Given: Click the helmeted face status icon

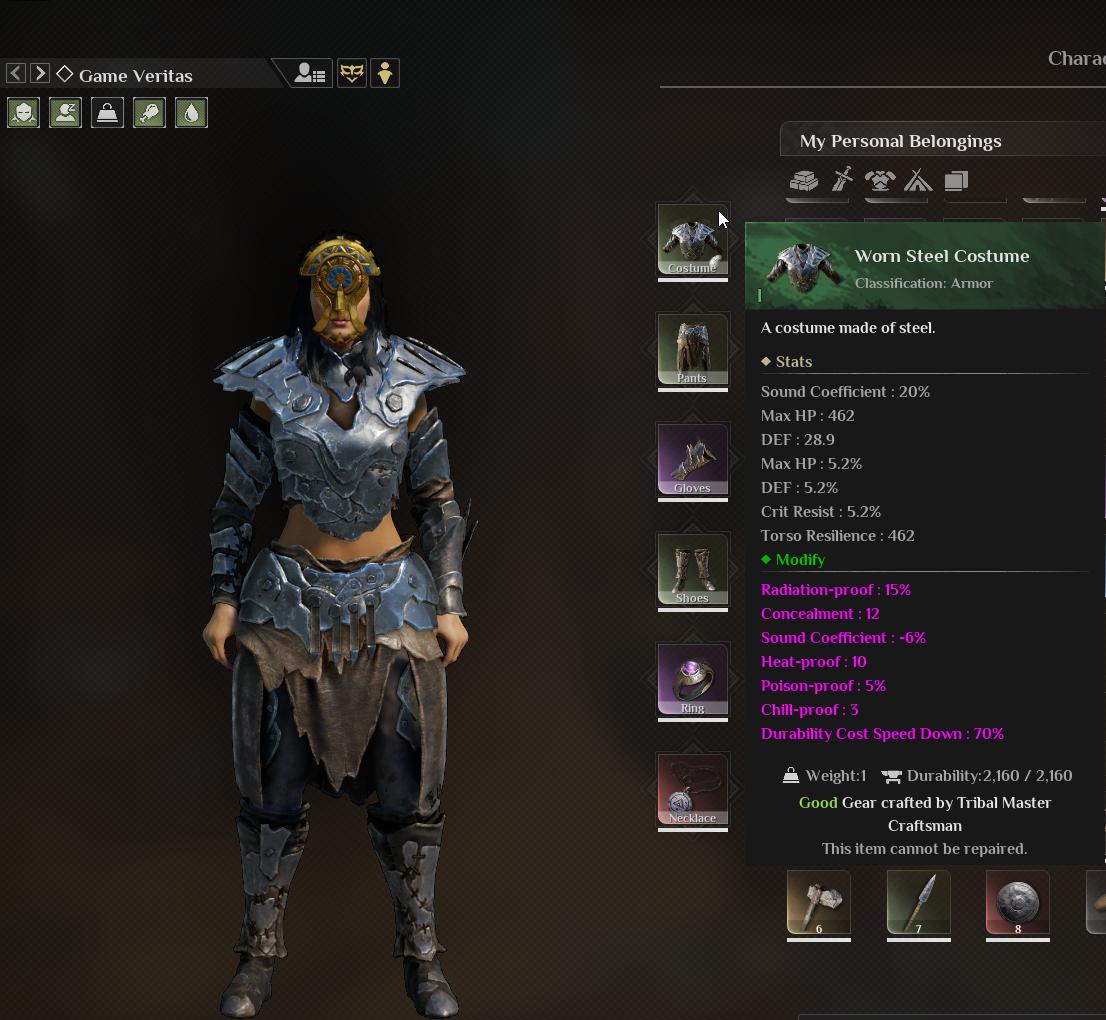Looking at the screenshot, I should (23, 112).
